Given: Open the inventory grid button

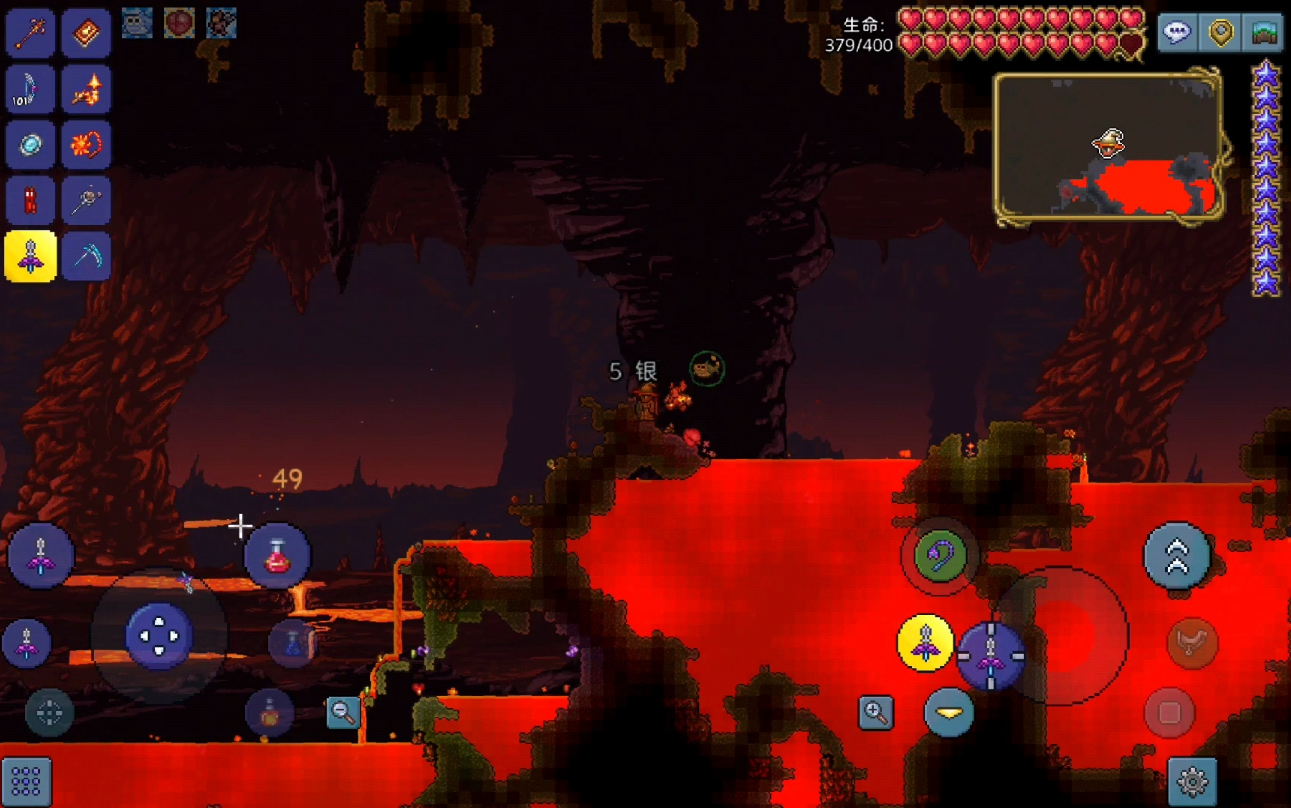Looking at the screenshot, I should tap(26, 780).
